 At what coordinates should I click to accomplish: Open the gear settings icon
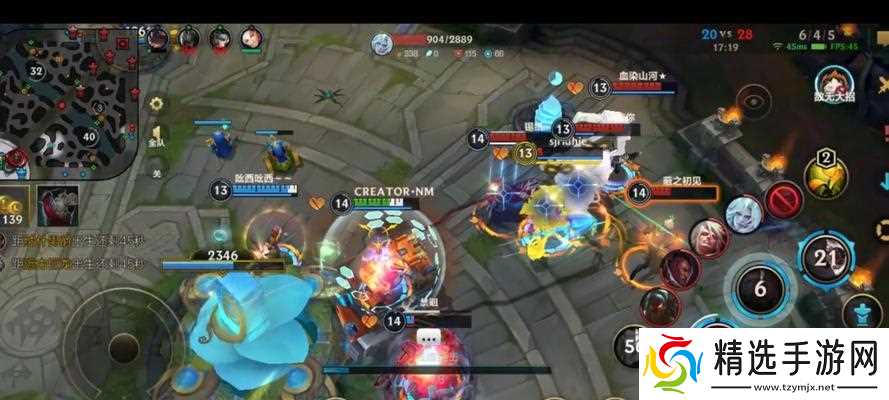[157, 103]
